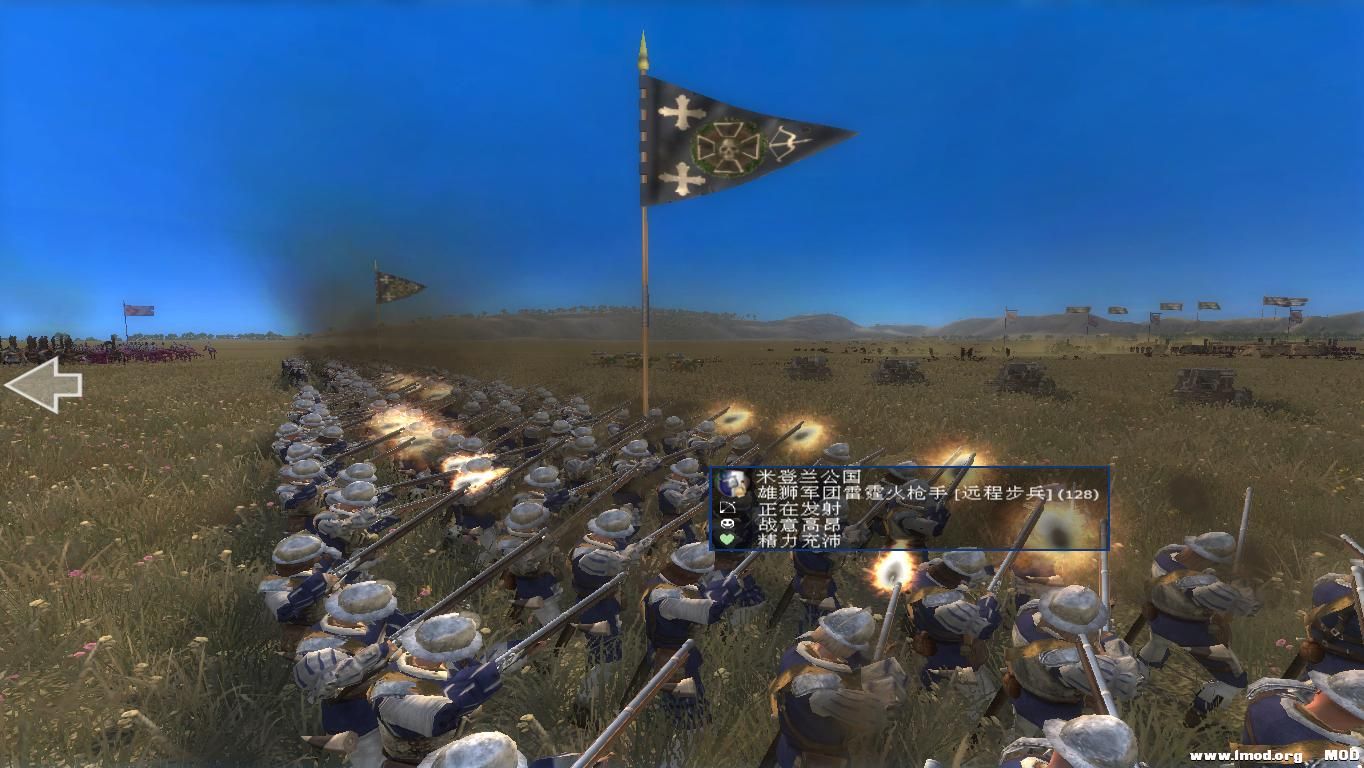Open the www.lmod.org link
The width and height of the screenshot is (1364, 768).
click(x=1246, y=757)
